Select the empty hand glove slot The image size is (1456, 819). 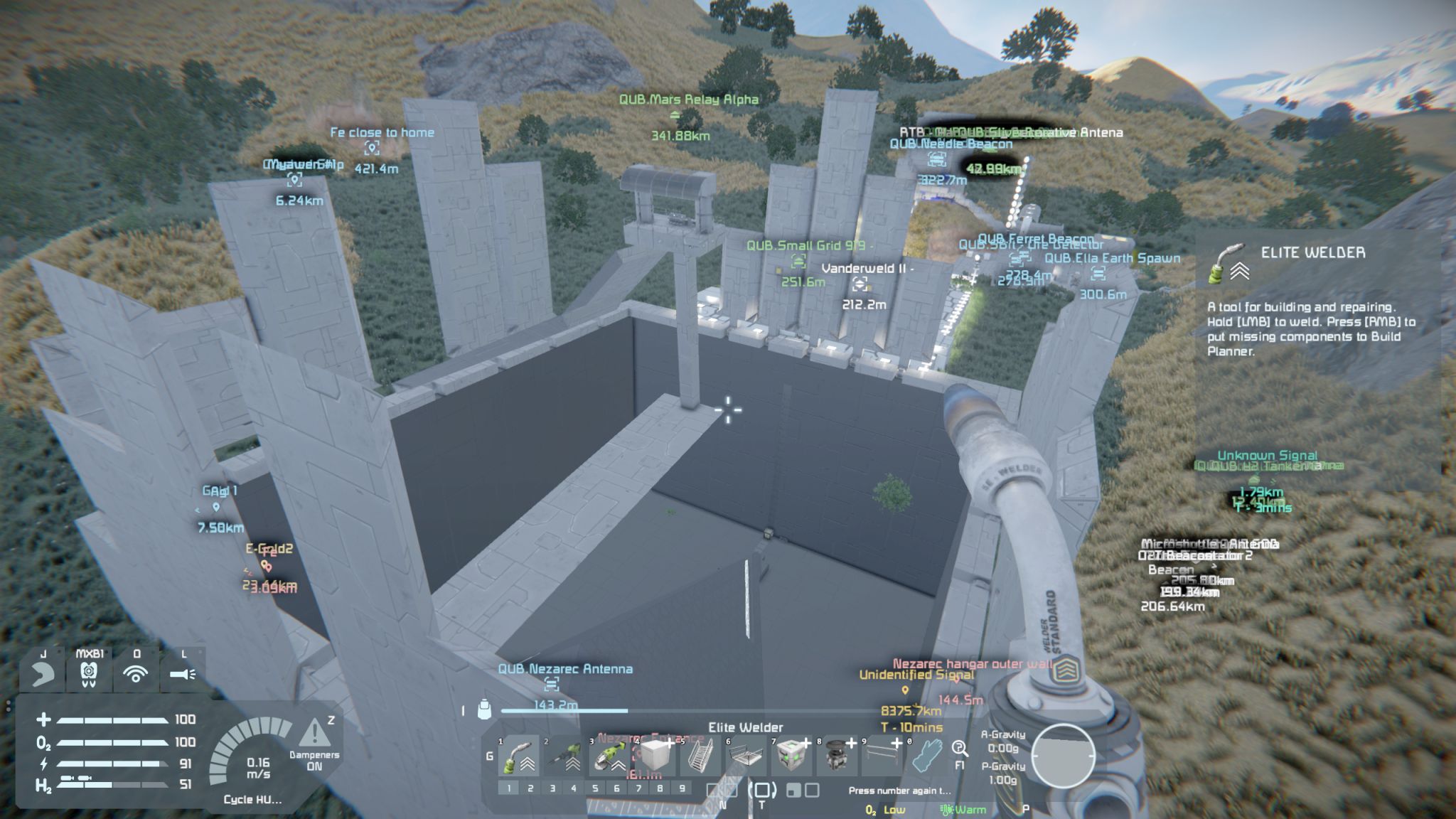(927, 756)
